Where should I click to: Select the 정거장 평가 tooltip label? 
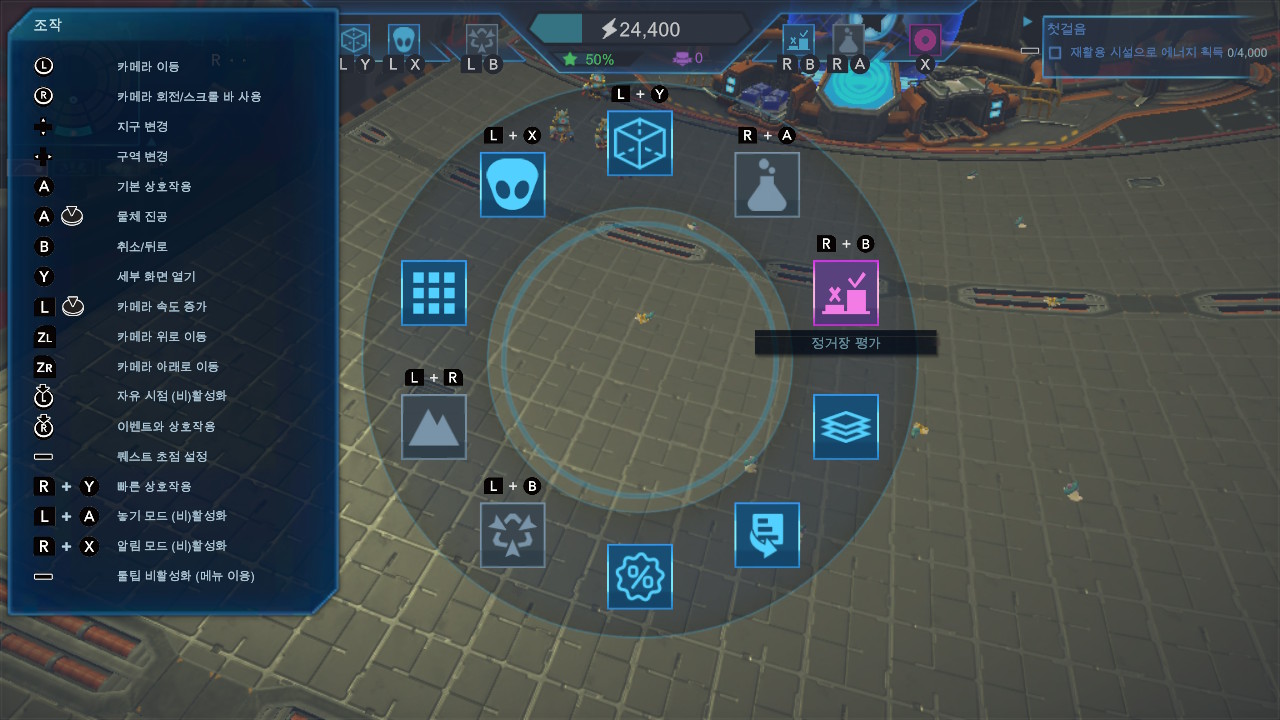846,342
